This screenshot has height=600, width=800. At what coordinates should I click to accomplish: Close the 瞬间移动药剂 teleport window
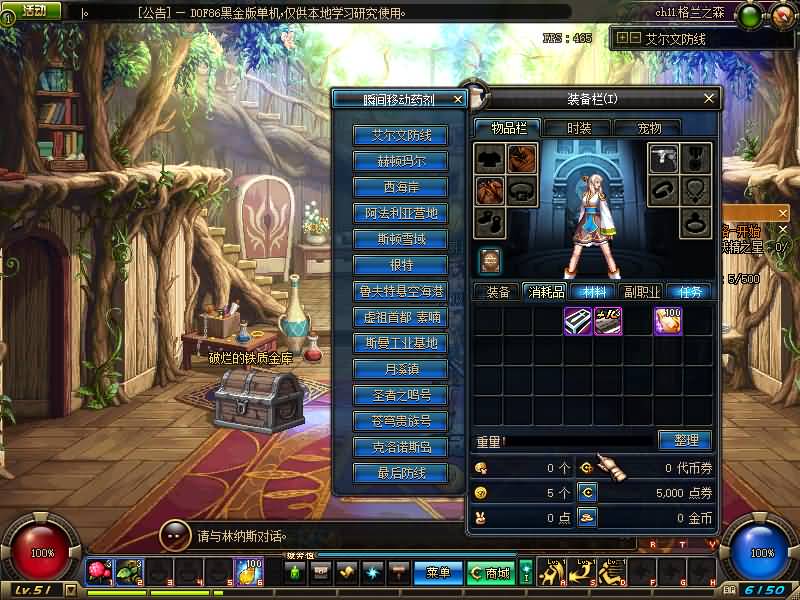[x=459, y=99]
